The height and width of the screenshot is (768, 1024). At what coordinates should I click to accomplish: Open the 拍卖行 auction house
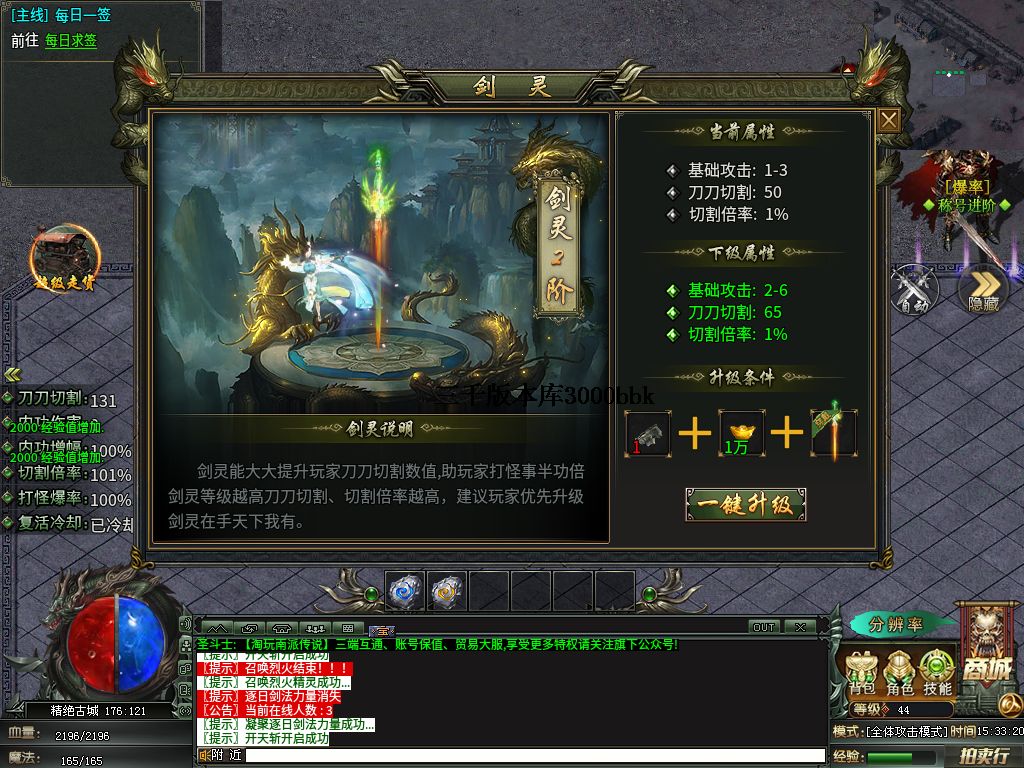pos(983,756)
